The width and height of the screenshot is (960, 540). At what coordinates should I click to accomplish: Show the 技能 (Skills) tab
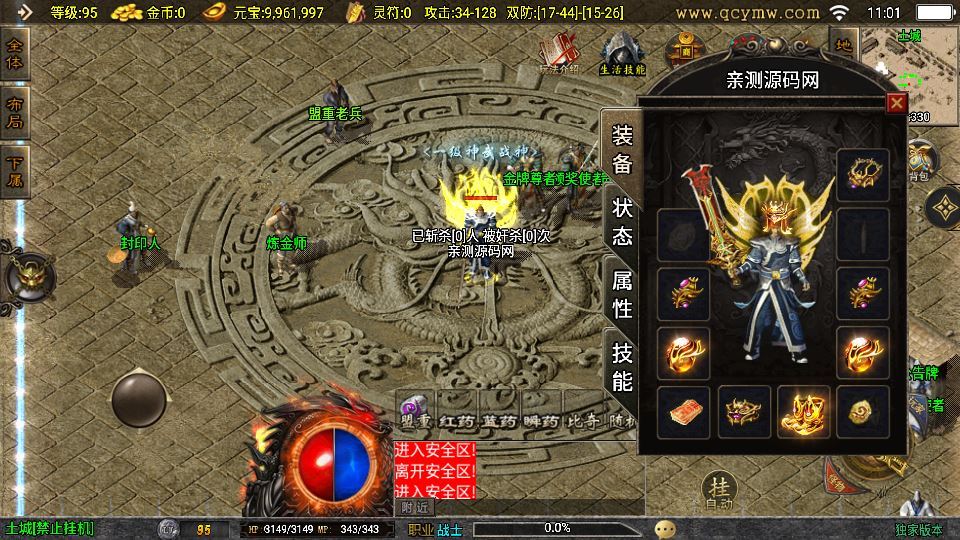[x=622, y=366]
